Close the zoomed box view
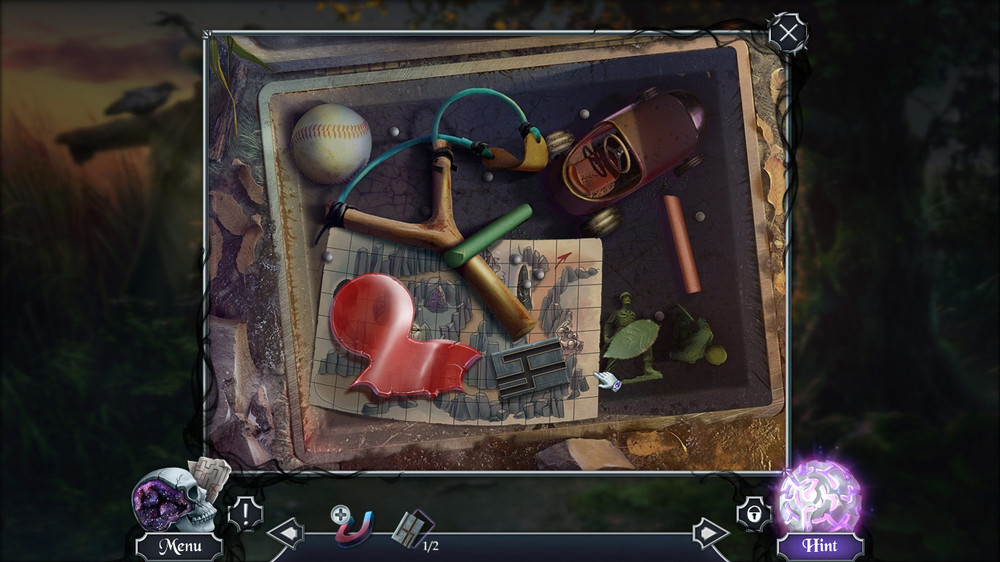This screenshot has height=562, width=1000. coord(788,33)
